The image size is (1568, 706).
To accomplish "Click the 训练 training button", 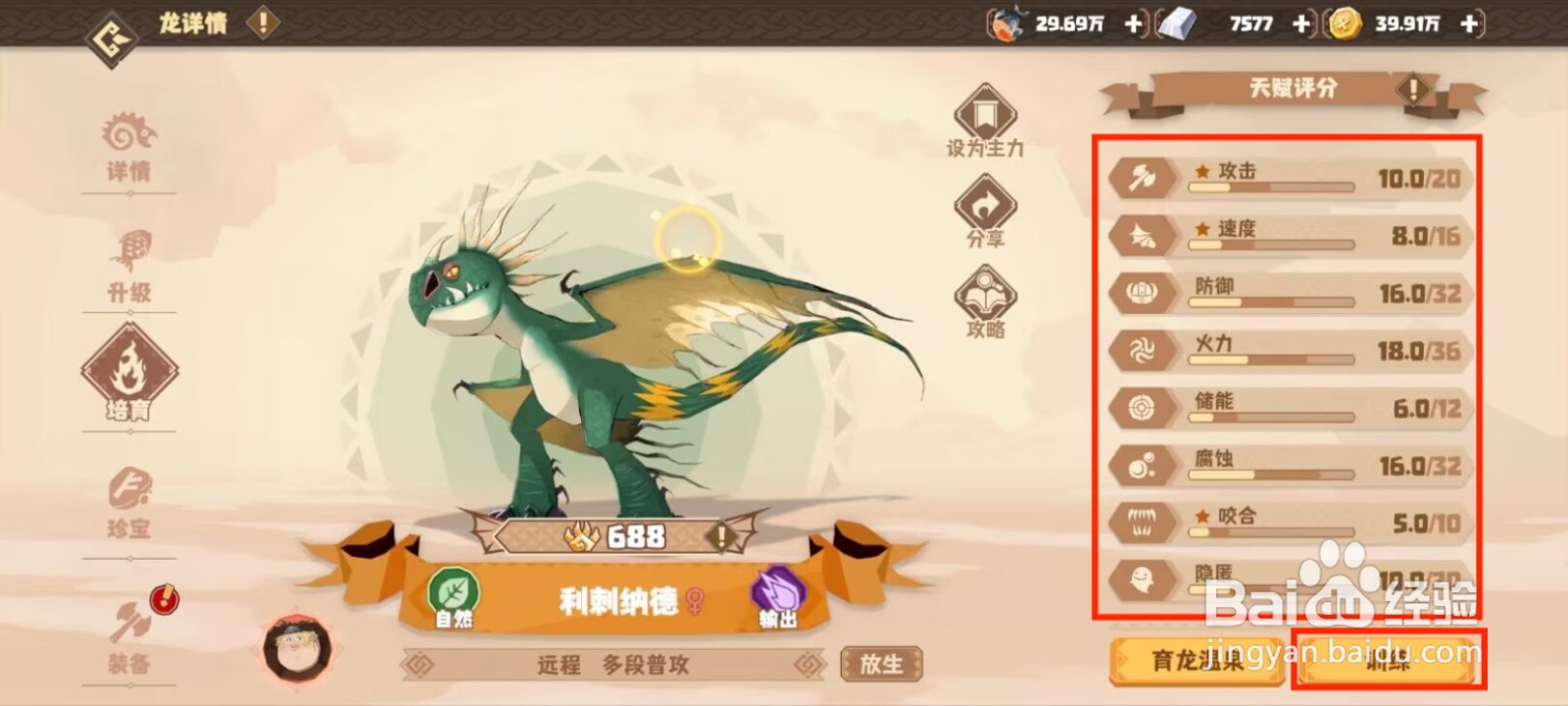I will click(1387, 658).
